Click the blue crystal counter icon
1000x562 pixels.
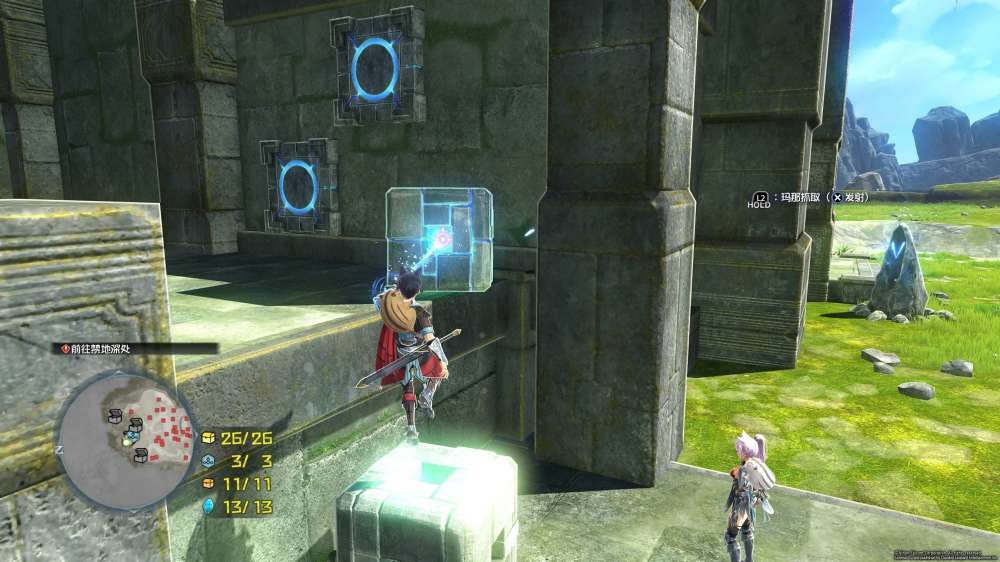pyautogui.click(x=208, y=505)
